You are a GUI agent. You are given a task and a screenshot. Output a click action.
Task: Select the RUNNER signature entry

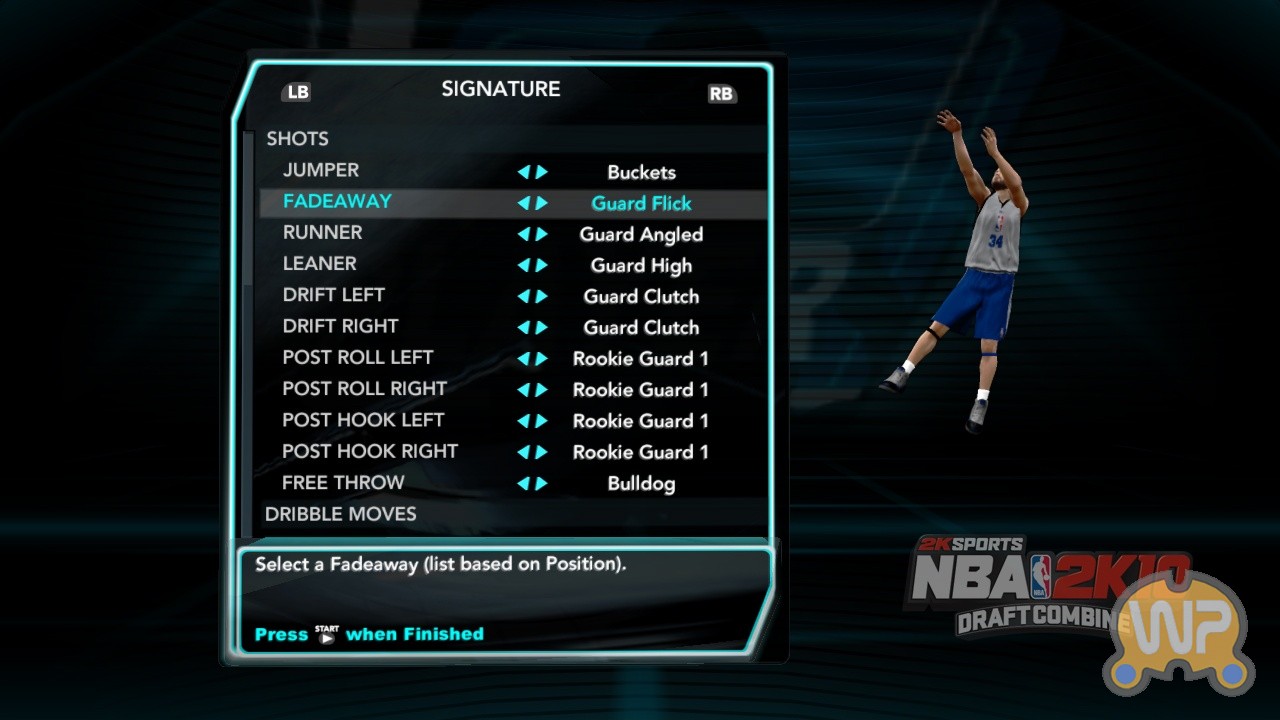coord(322,233)
